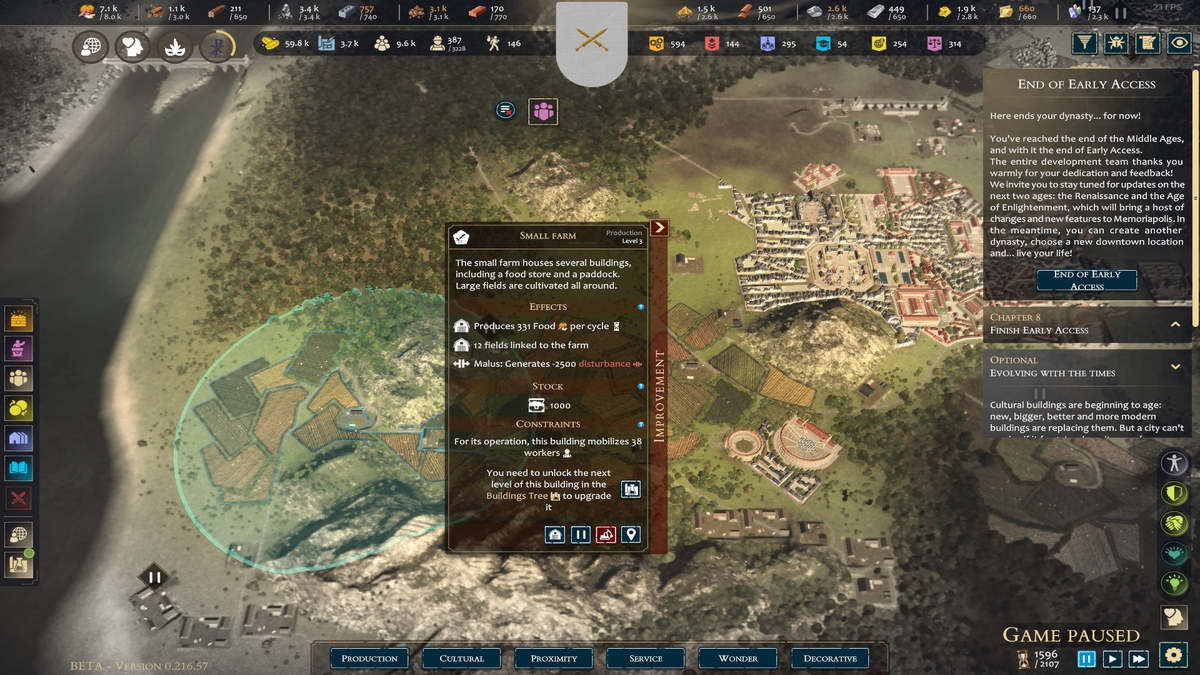Open the Buildings Tree from the farm panel

coord(630,489)
